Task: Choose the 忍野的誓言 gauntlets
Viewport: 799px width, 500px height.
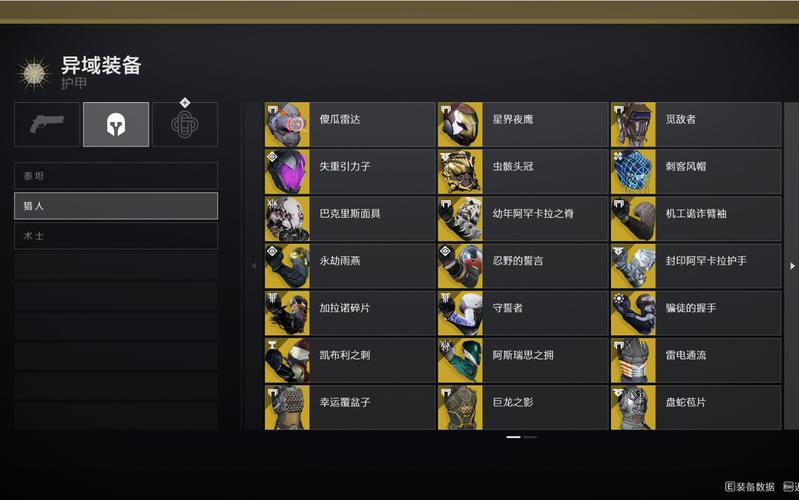Action: (522, 266)
